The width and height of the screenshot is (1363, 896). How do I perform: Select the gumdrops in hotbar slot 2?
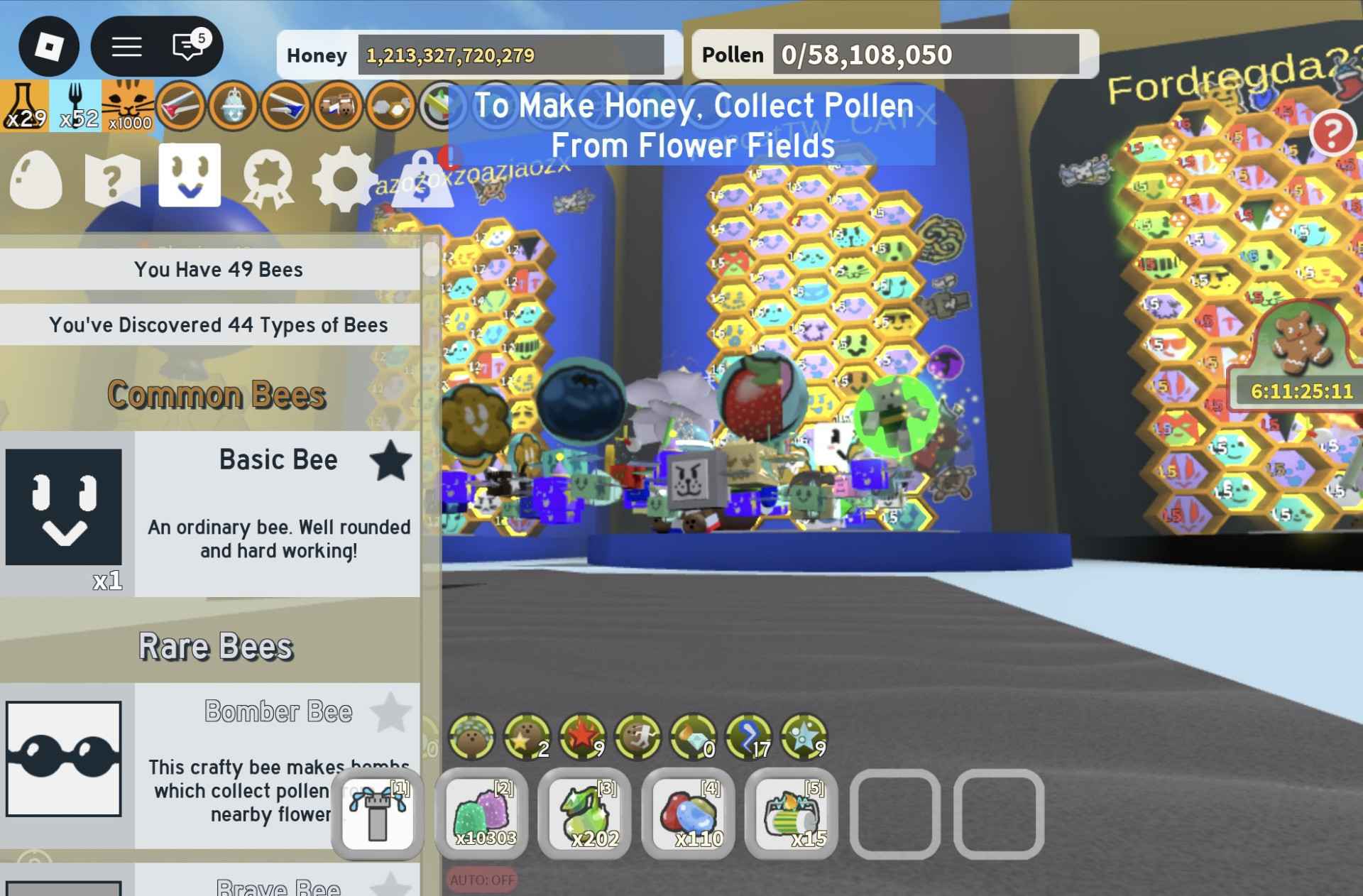(x=482, y=815)
